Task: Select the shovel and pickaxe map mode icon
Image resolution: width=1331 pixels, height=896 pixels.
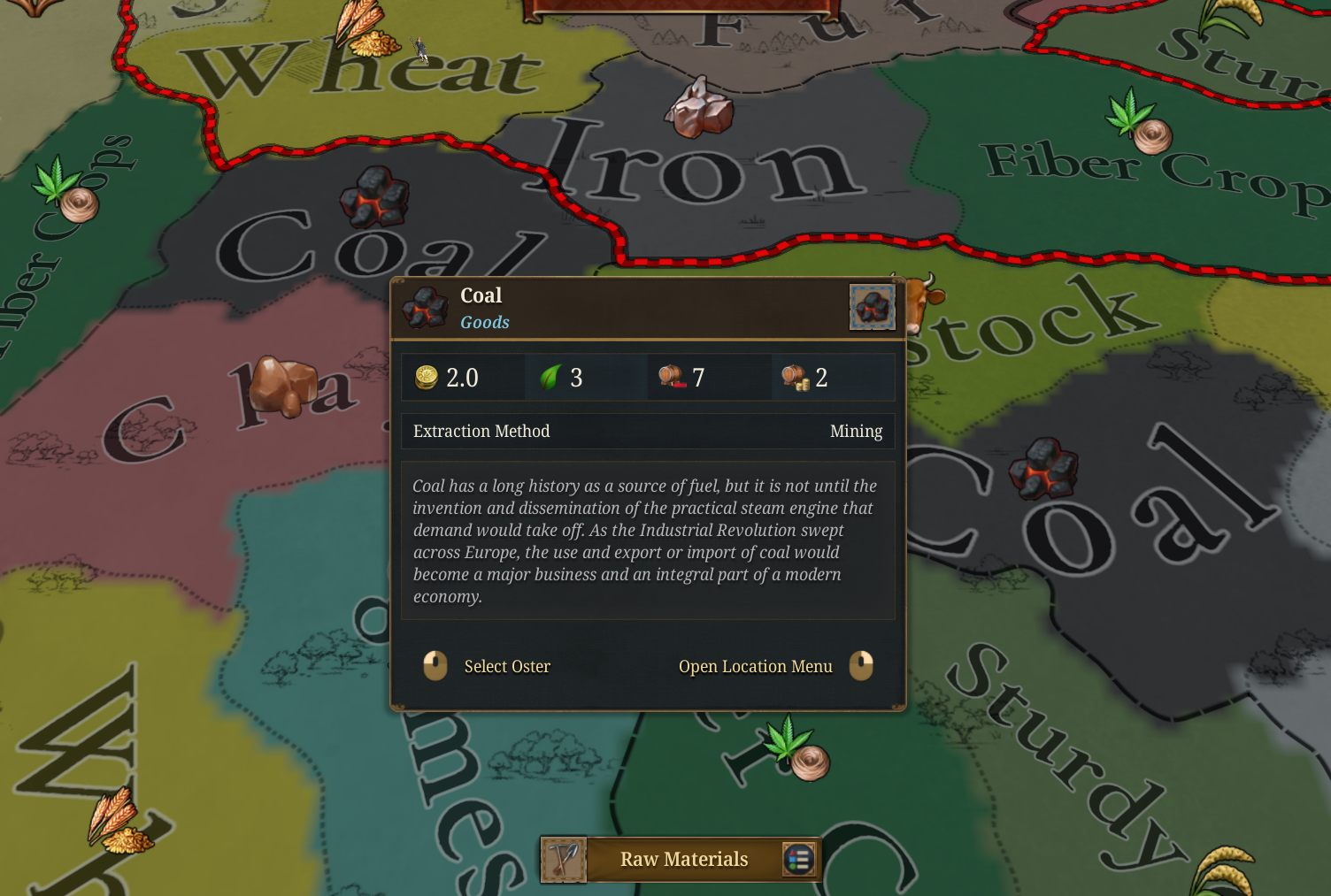Action: click(565, 860)
